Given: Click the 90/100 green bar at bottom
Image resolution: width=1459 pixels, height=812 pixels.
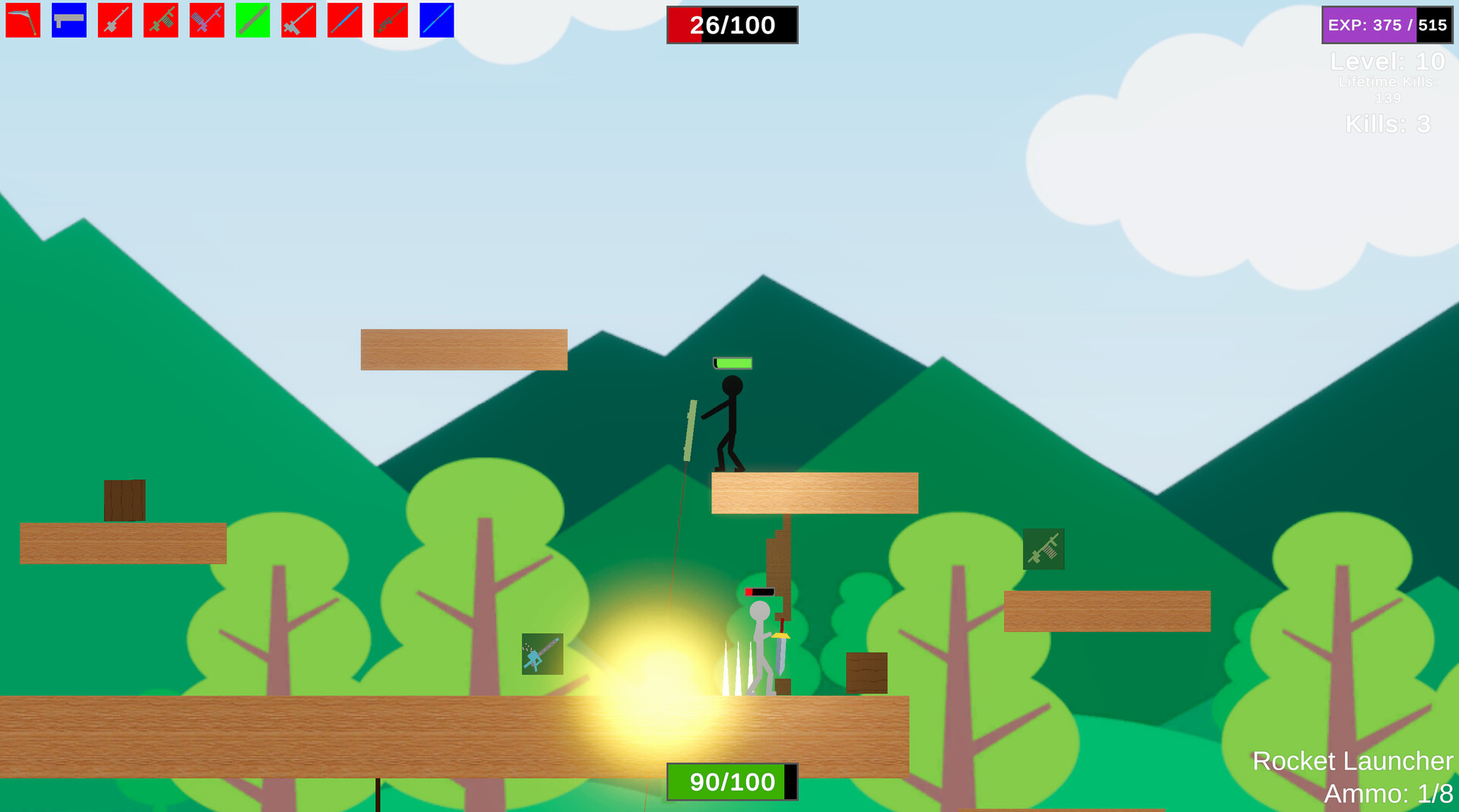Looking at the screenshot, I should pyautogui.click(x=731, y=781).
